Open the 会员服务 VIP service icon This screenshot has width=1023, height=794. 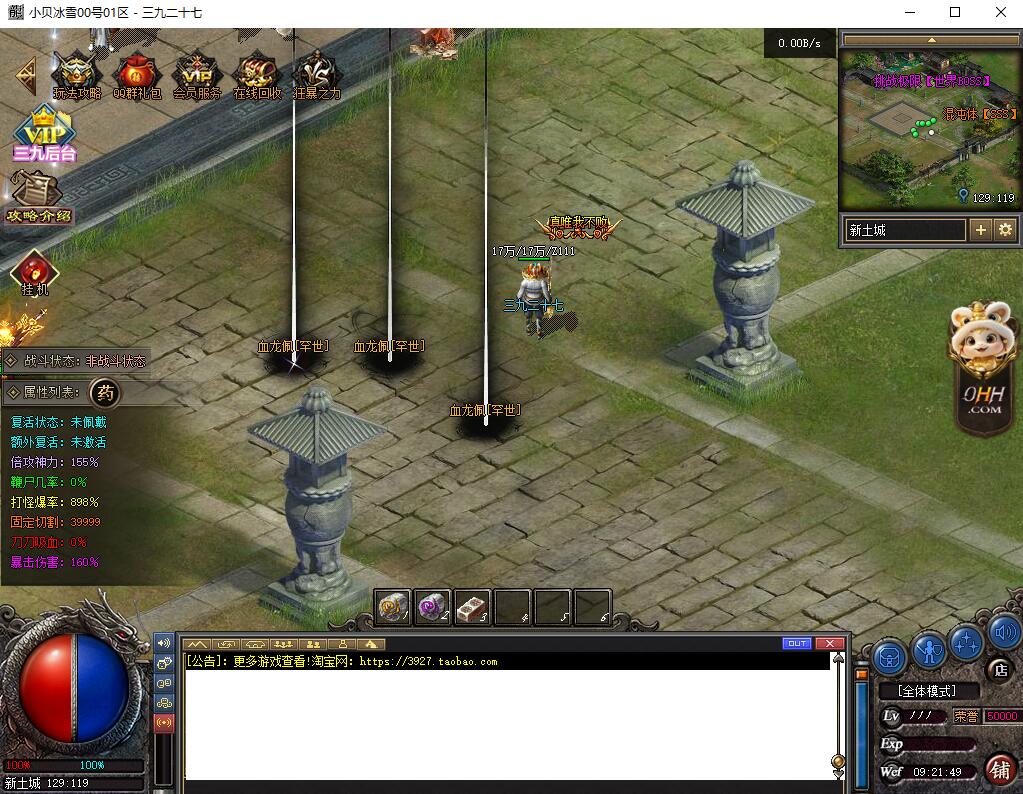197,74
